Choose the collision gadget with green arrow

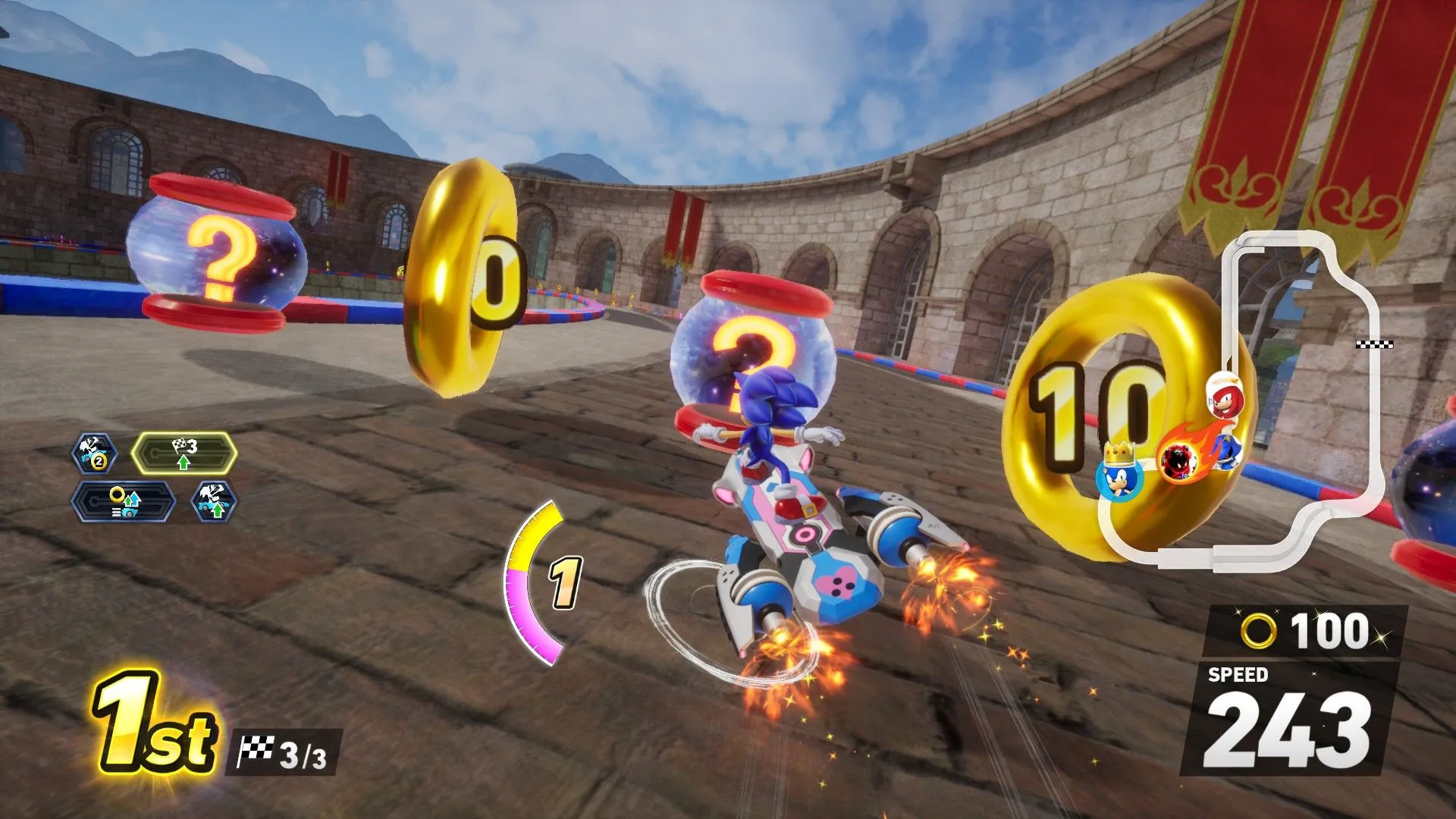(x=213, y=501)
